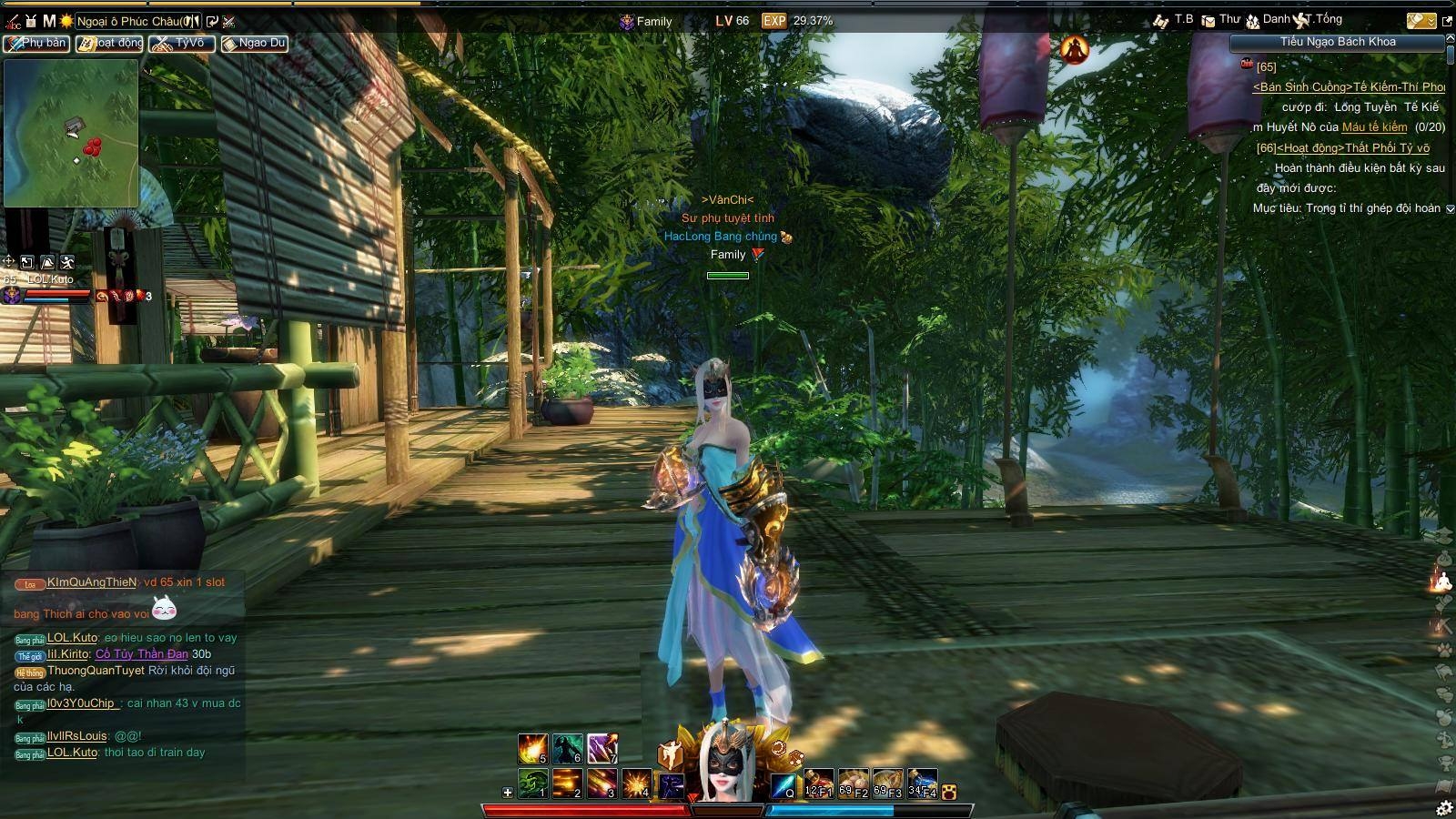Use the fireball skill in slot 5
Image resolution: width=1456 pixels, height=819 pixels.
click(x=532, y=748)
